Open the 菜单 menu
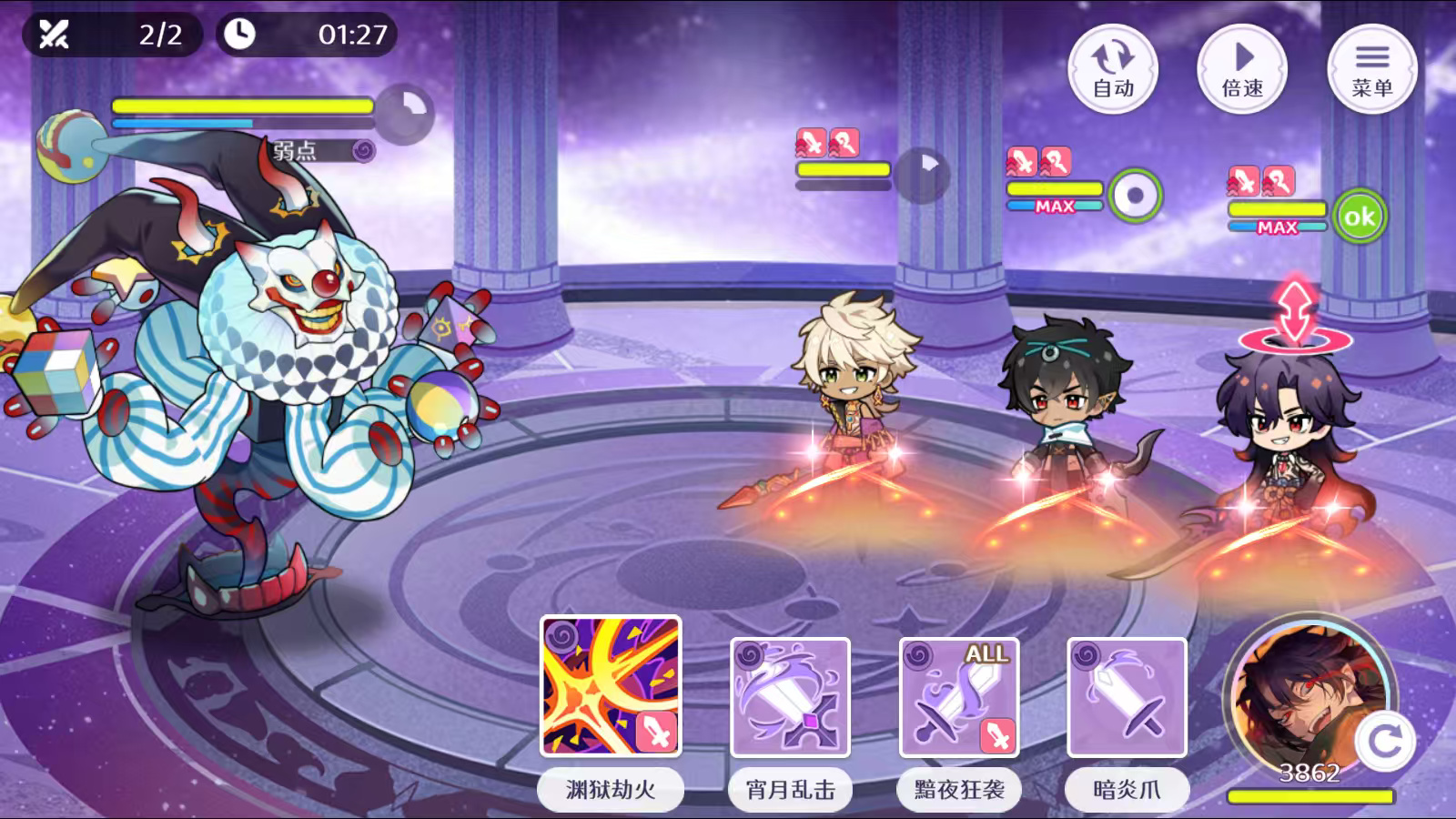 (1372, 70)
